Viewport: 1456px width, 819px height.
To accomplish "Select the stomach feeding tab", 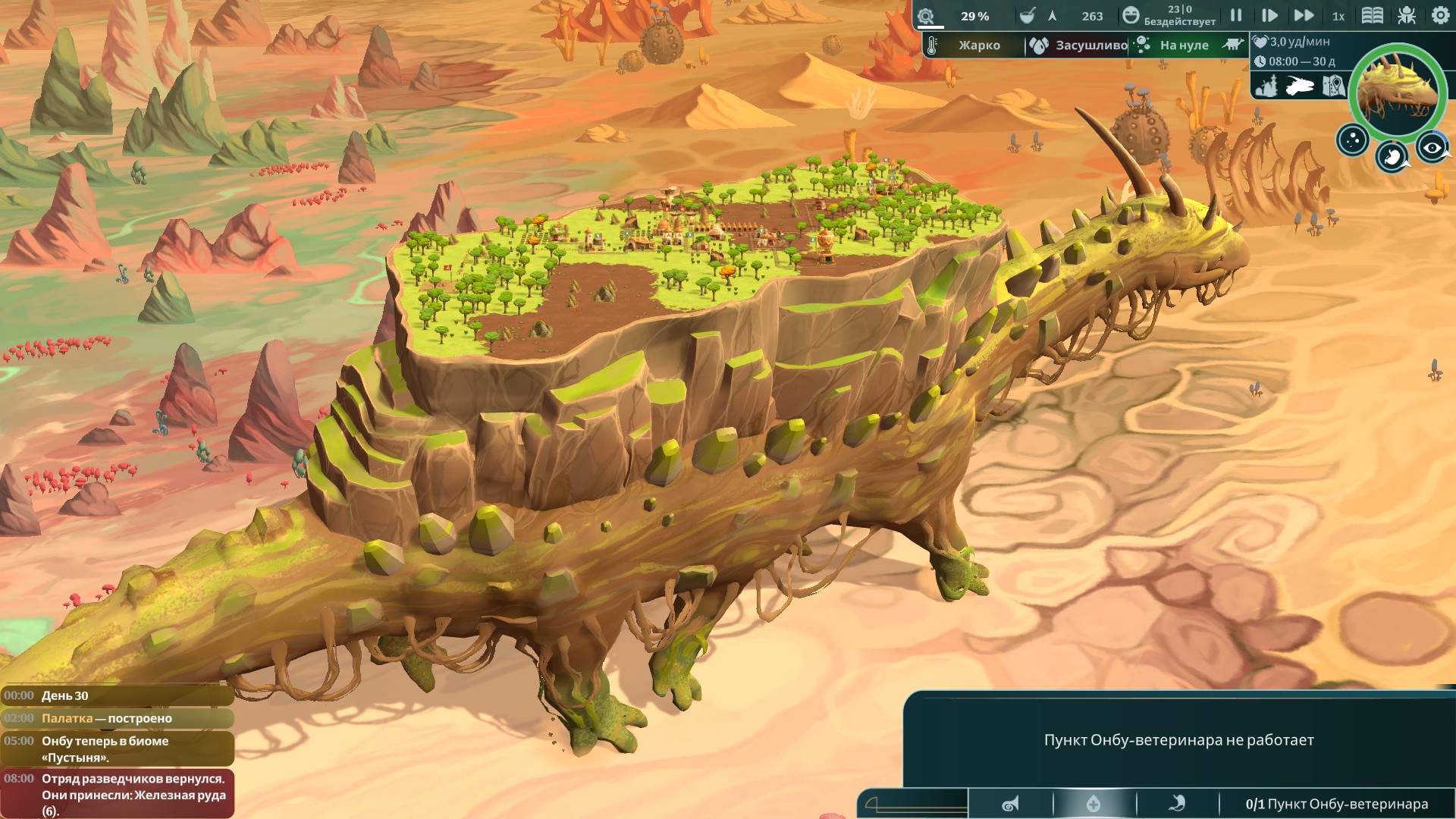I will pos(1177,804).
